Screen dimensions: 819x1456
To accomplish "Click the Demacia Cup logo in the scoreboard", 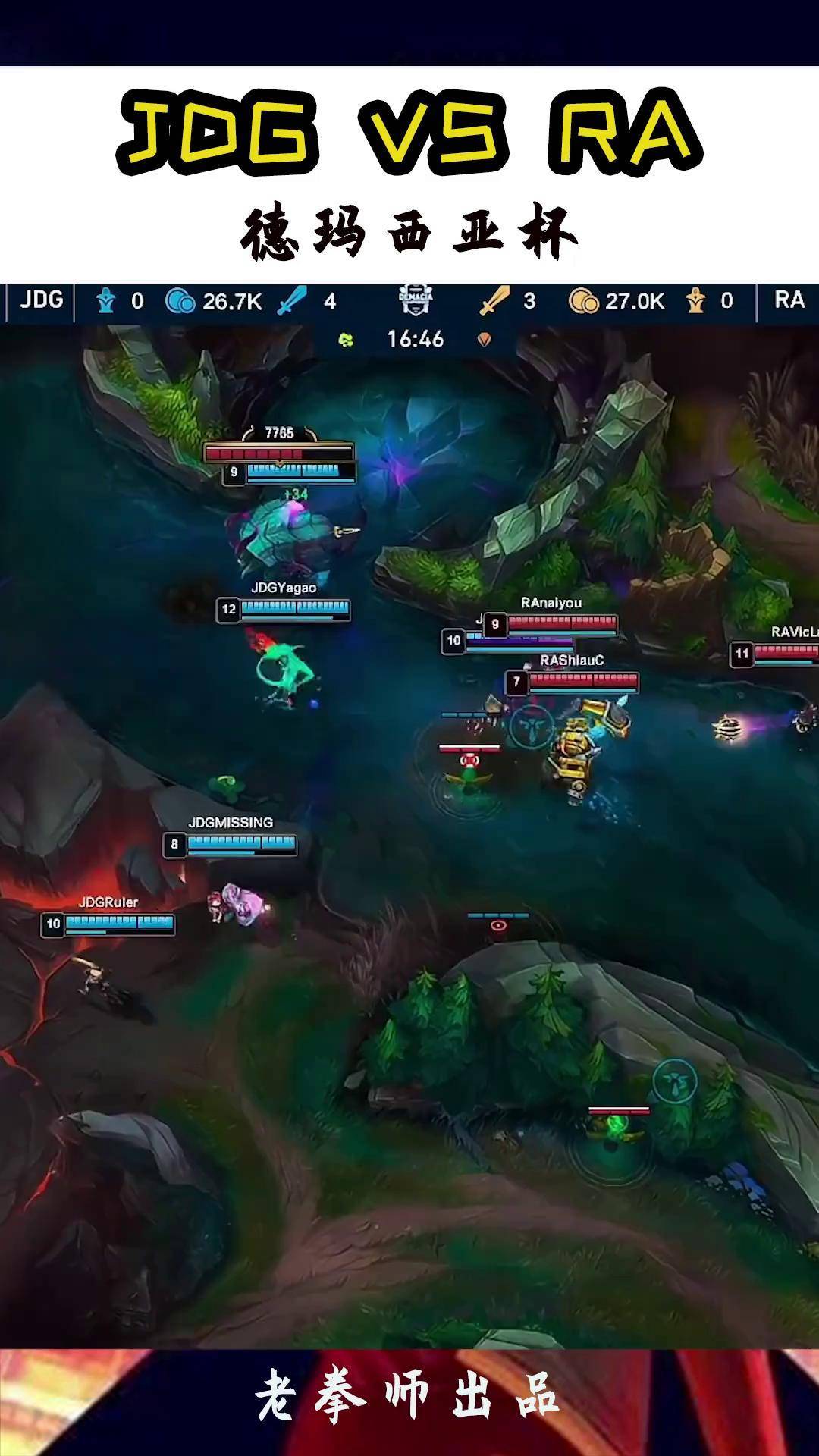I will pyautogui.click(x=415, y=300).
